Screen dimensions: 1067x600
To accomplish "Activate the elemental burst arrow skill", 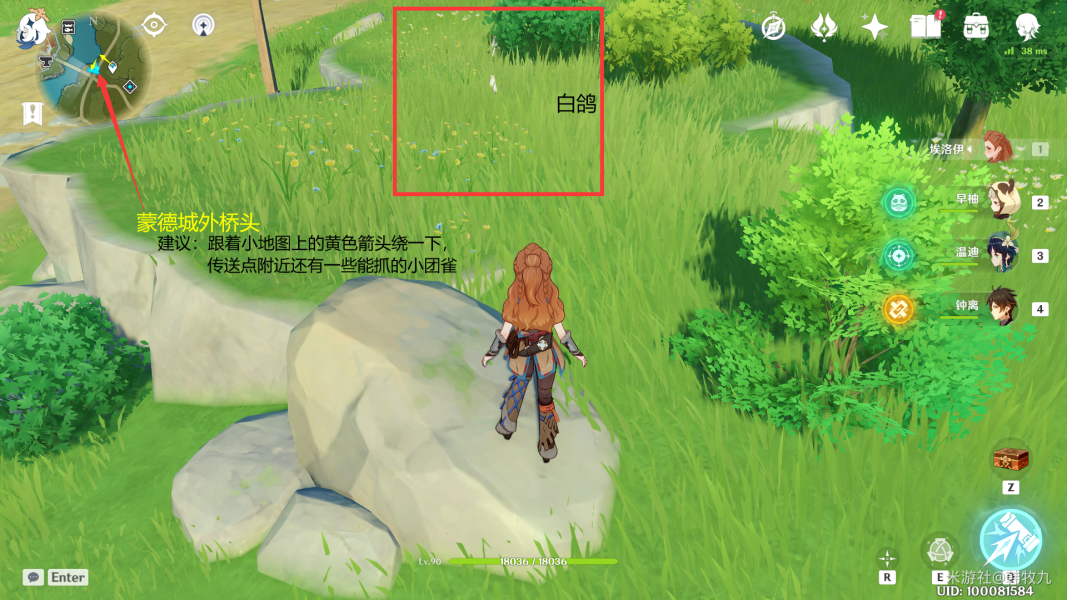I will [1010, 540].
